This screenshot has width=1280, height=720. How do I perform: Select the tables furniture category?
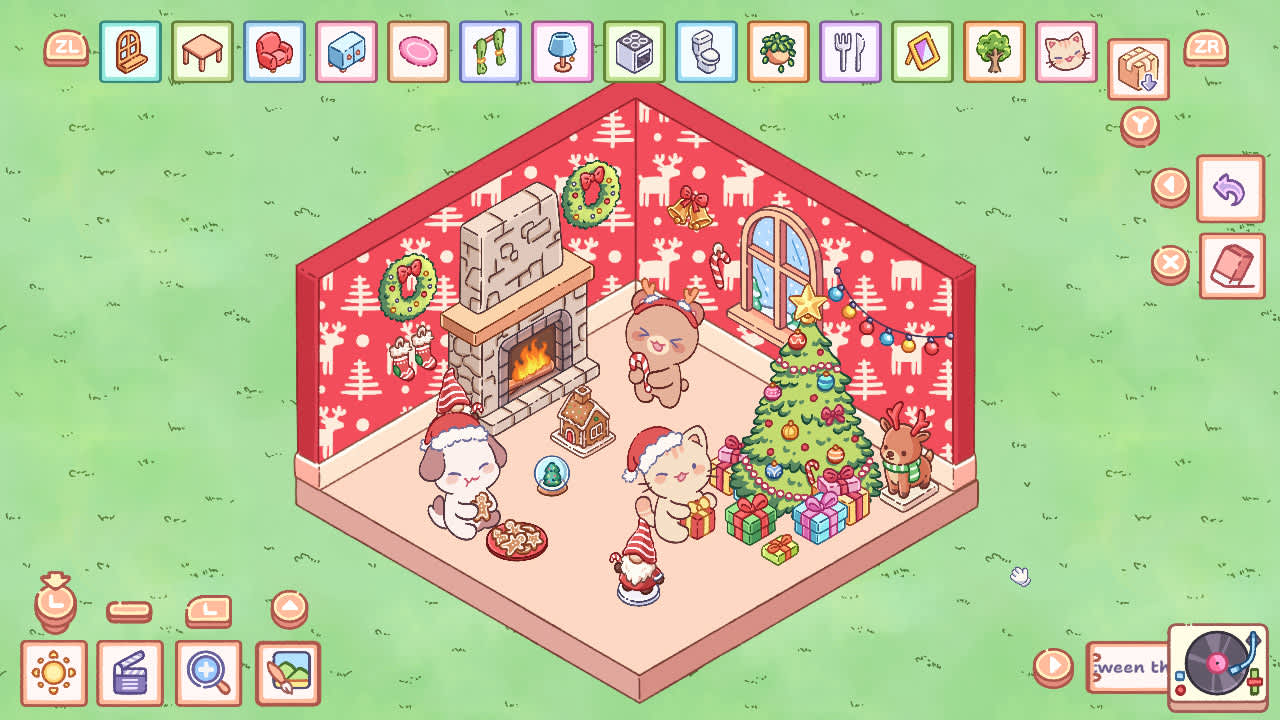[203, 53]
